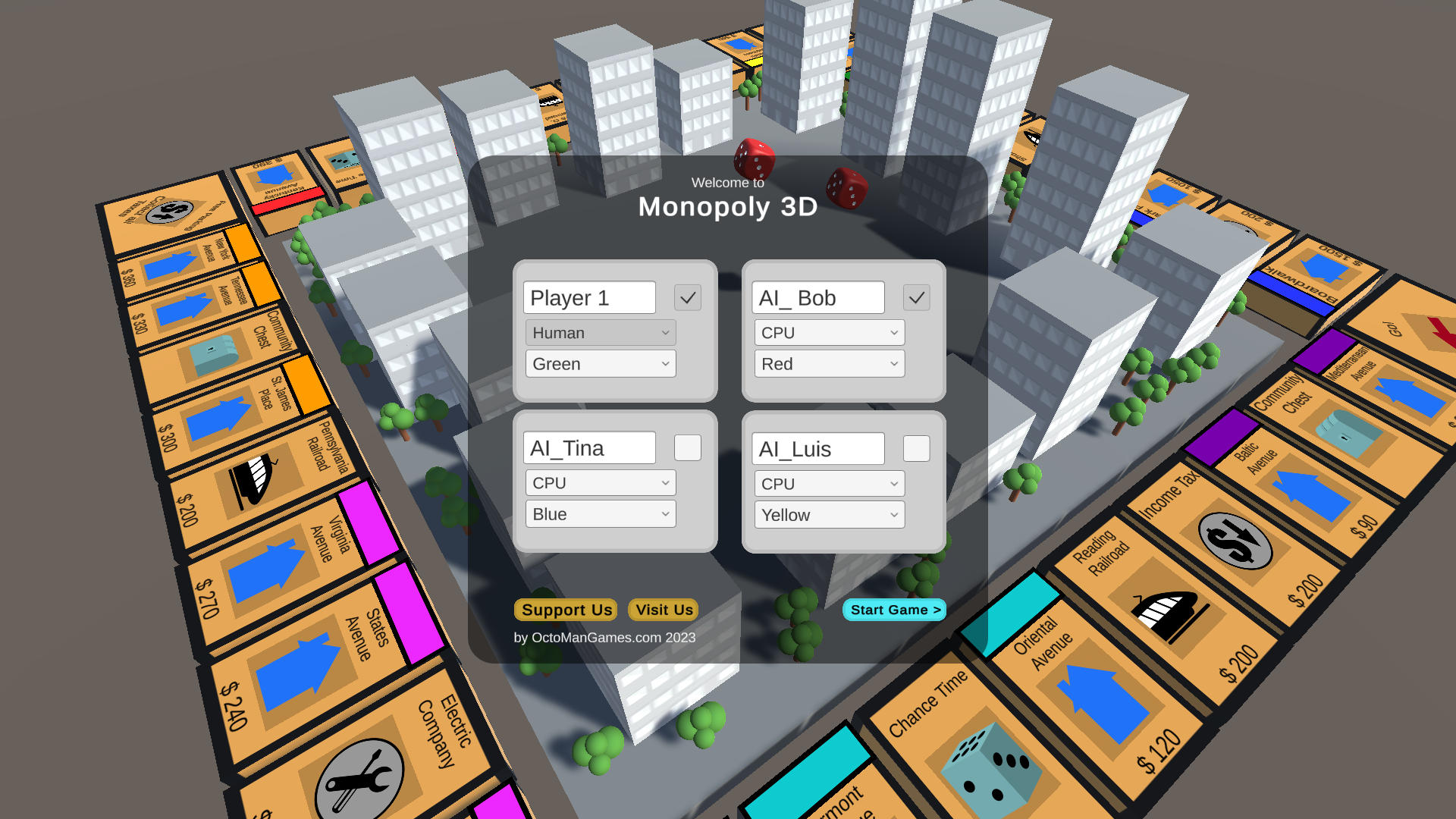
Task: Uncheck AI_Bob's player checkbox
Action: click(x=916, y=297)
